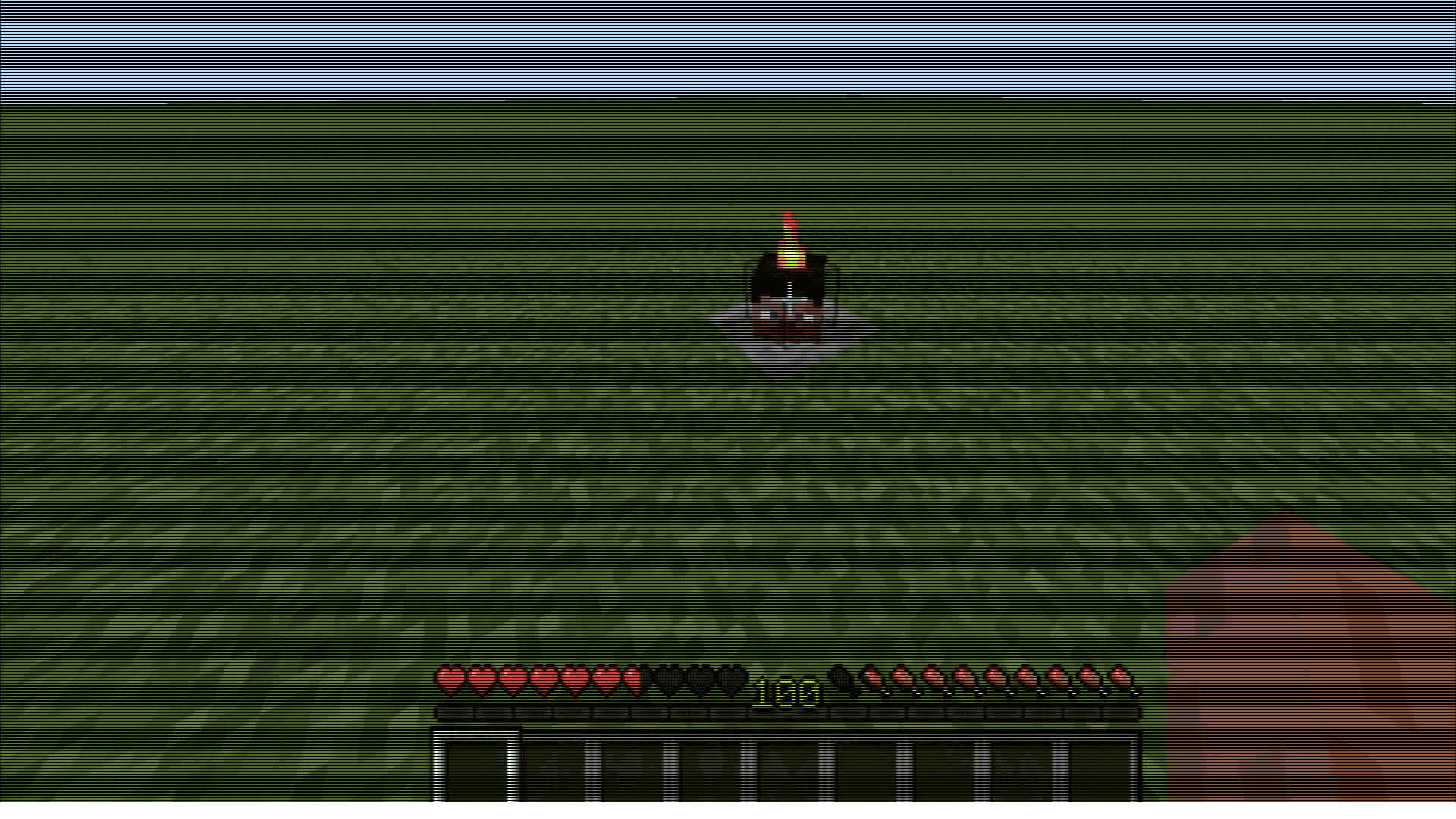Click the score counter showing 100
Screen dimensions: 1456x819
point(785,692)
